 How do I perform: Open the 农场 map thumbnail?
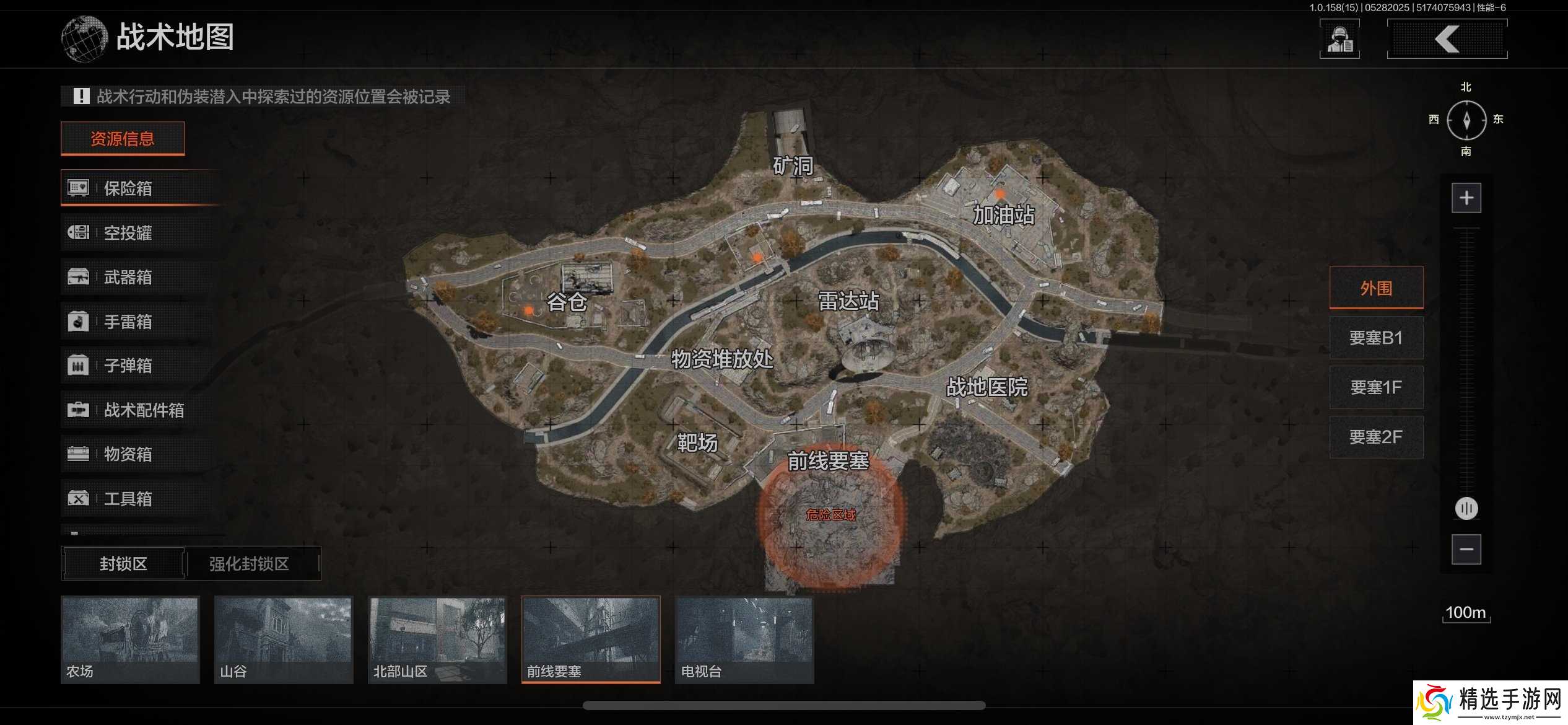[x=129, y=638]
